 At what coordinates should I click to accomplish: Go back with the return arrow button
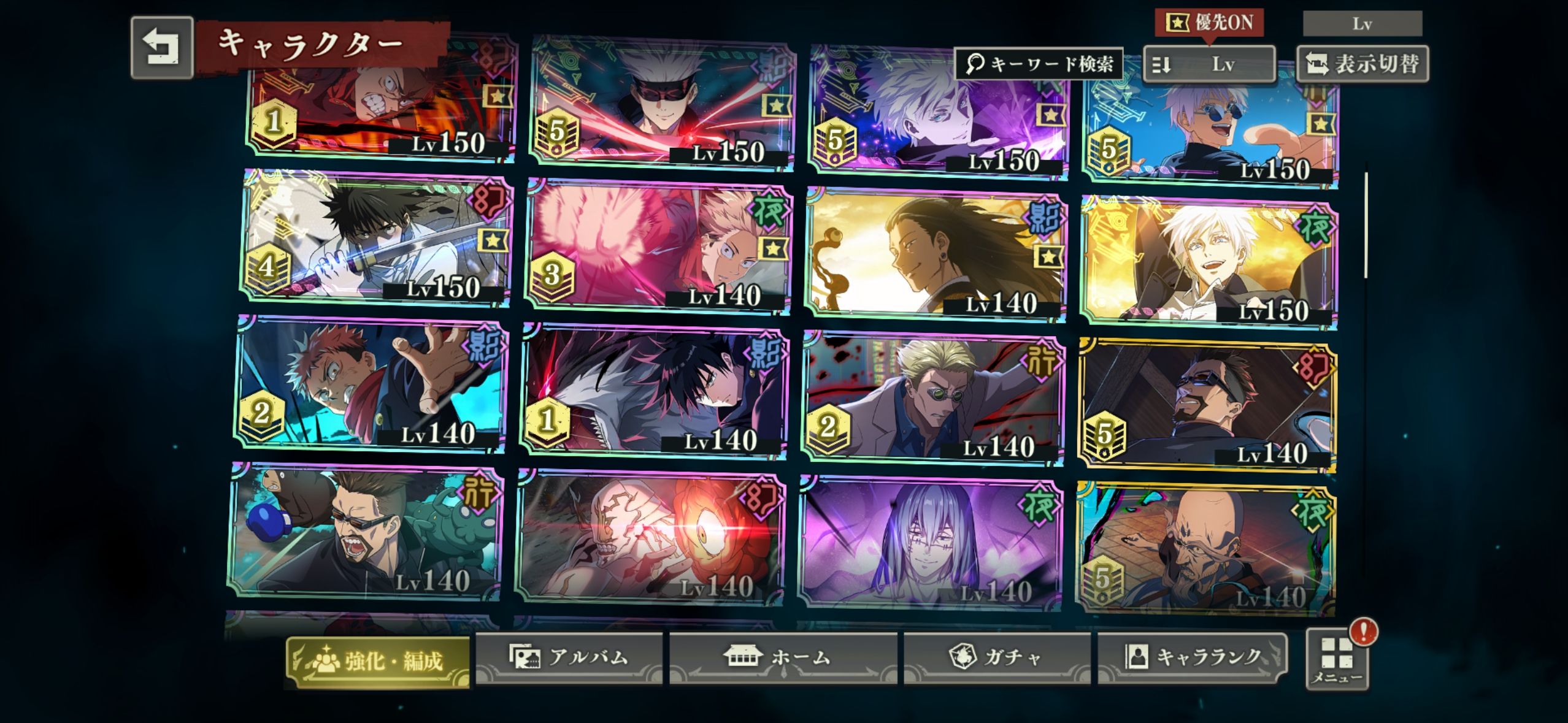pyautogui.click(x=162, y=48)
